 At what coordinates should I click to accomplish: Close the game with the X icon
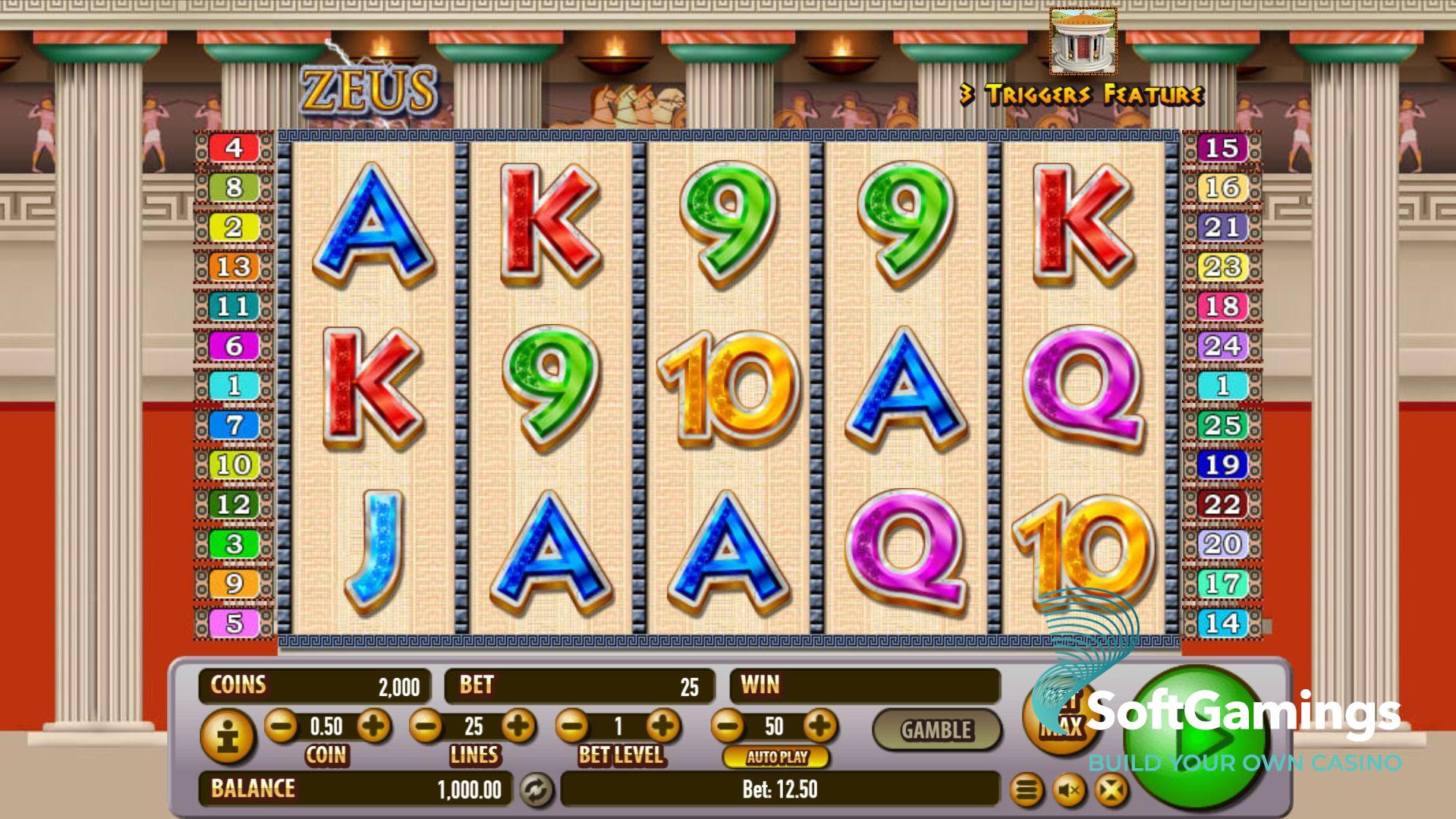[x=1111, y=791]
